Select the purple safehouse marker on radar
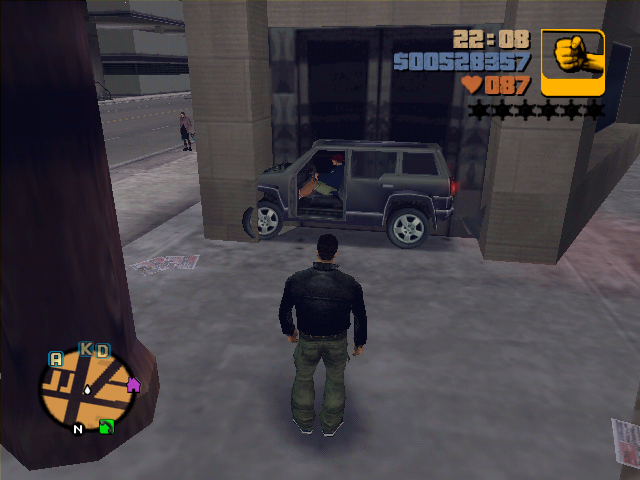Image resolution: width=640 pixels, height=480 pixels. point(133,384)
